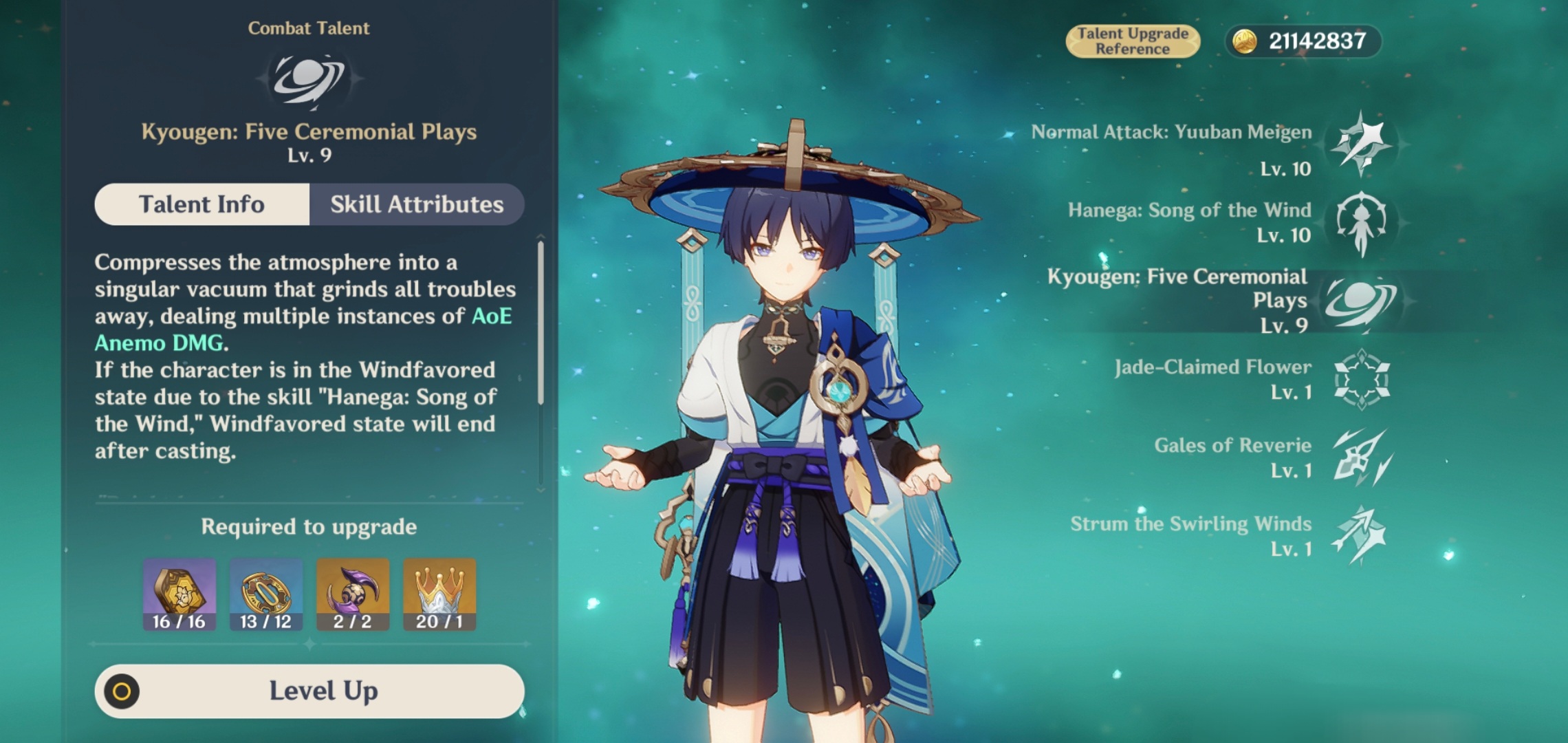Select the purple tentacle boss material icon
1568x743 pixels.
(x=351, y=593)
